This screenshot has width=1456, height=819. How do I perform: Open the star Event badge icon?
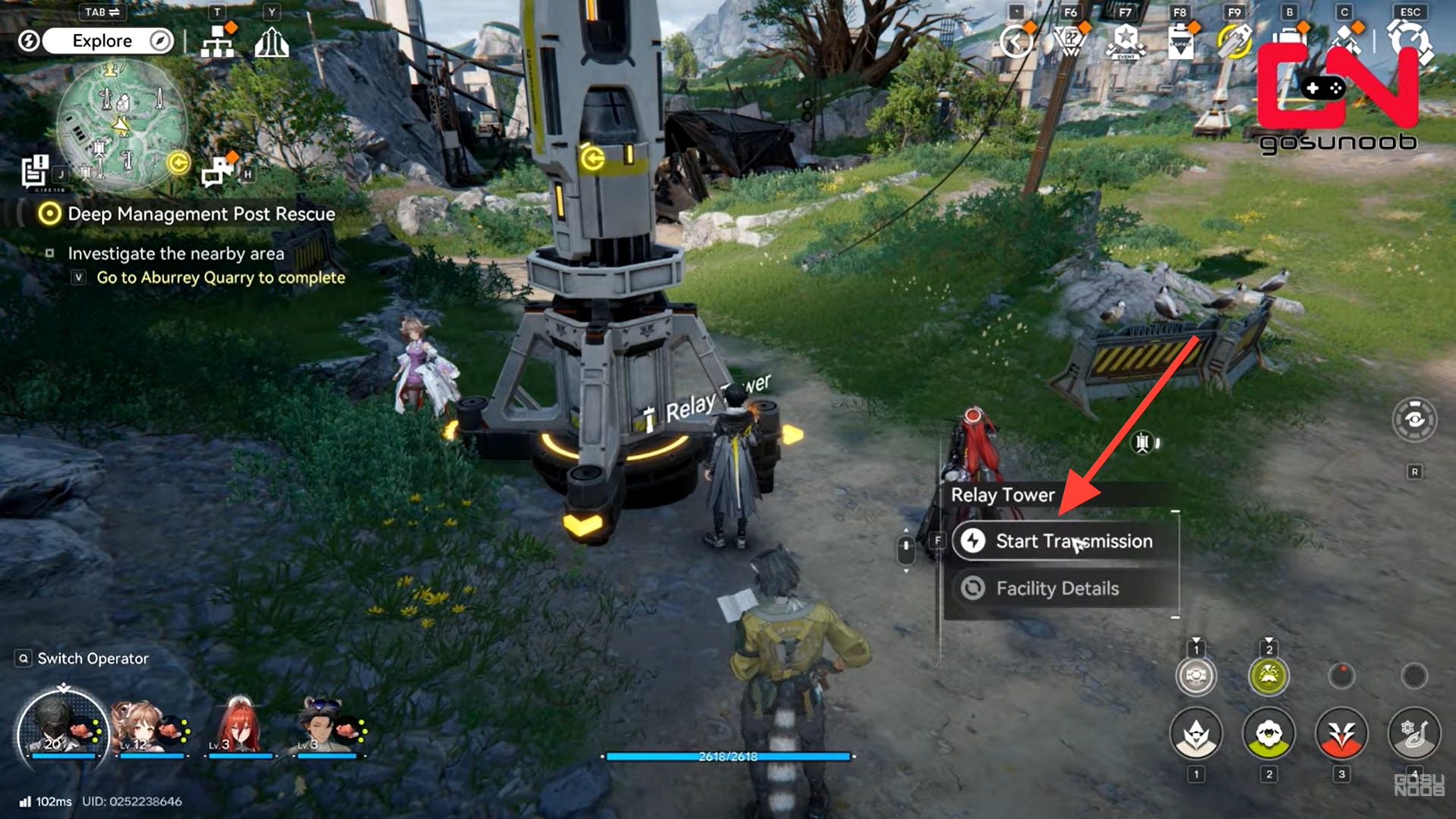click(1125, 41)
